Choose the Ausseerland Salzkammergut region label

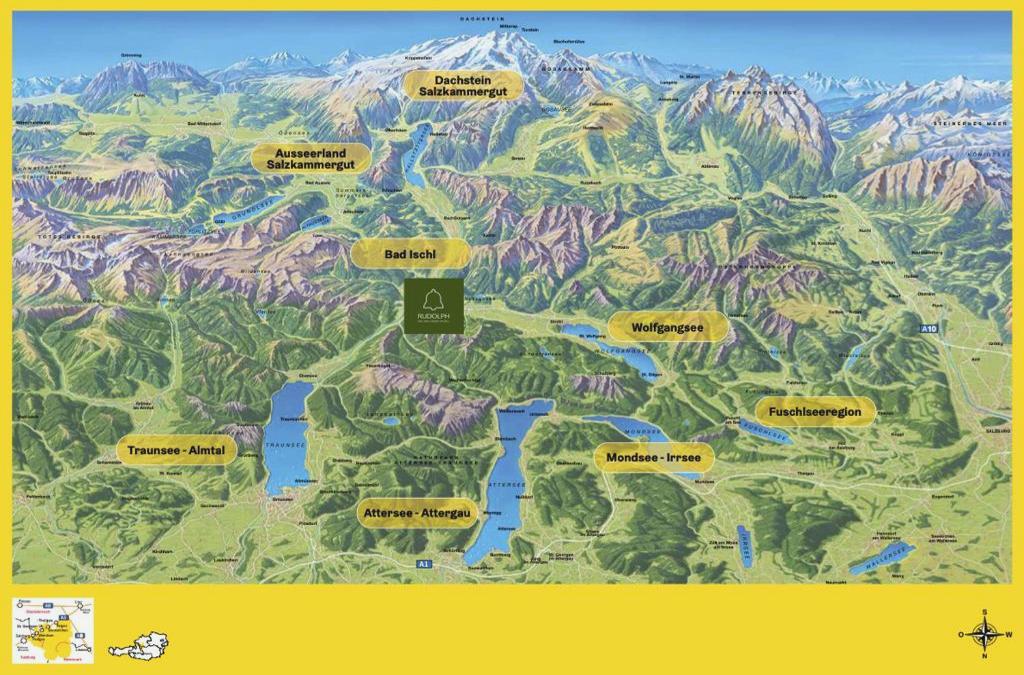coord(311,157)
